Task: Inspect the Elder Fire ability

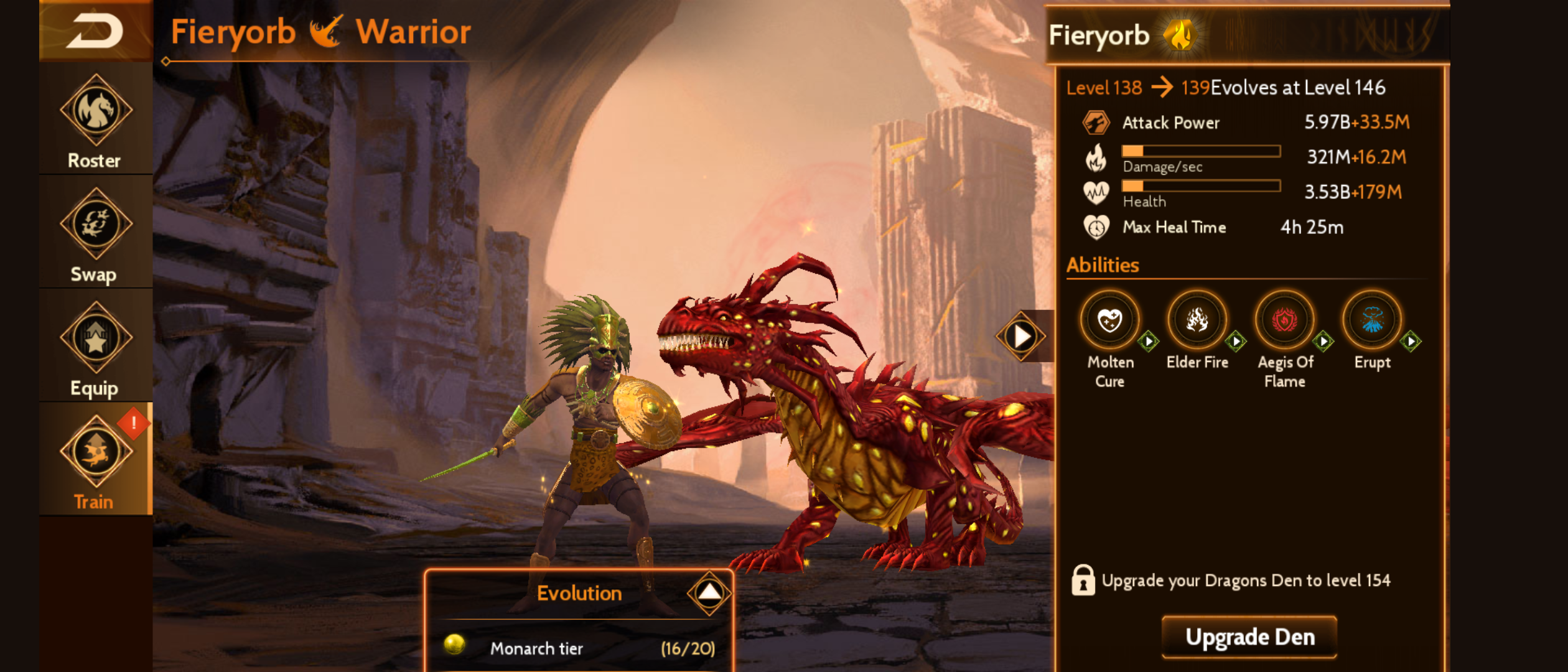Action: [1197, 321]
